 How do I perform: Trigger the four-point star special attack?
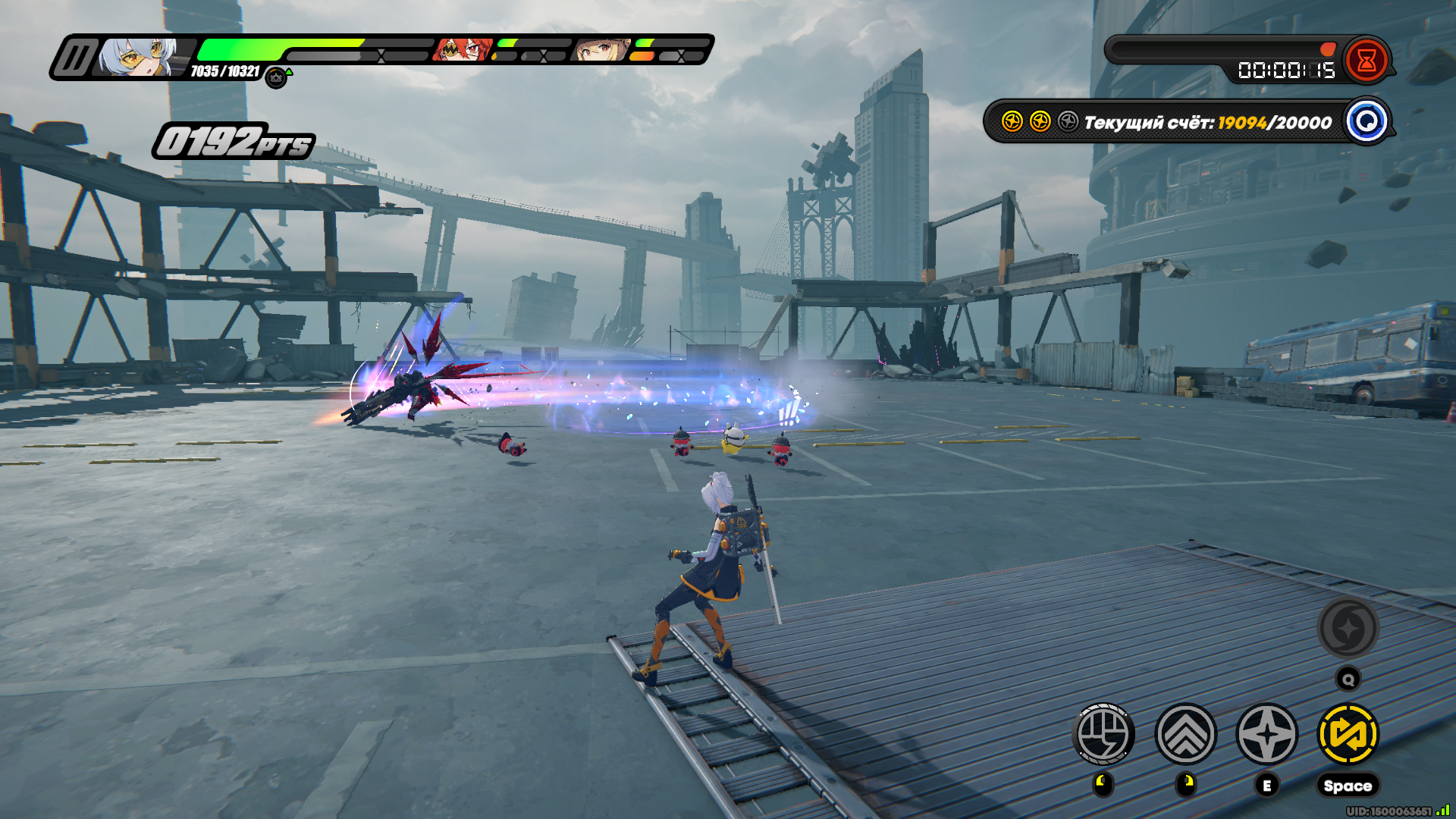[x=1266, y=734]
